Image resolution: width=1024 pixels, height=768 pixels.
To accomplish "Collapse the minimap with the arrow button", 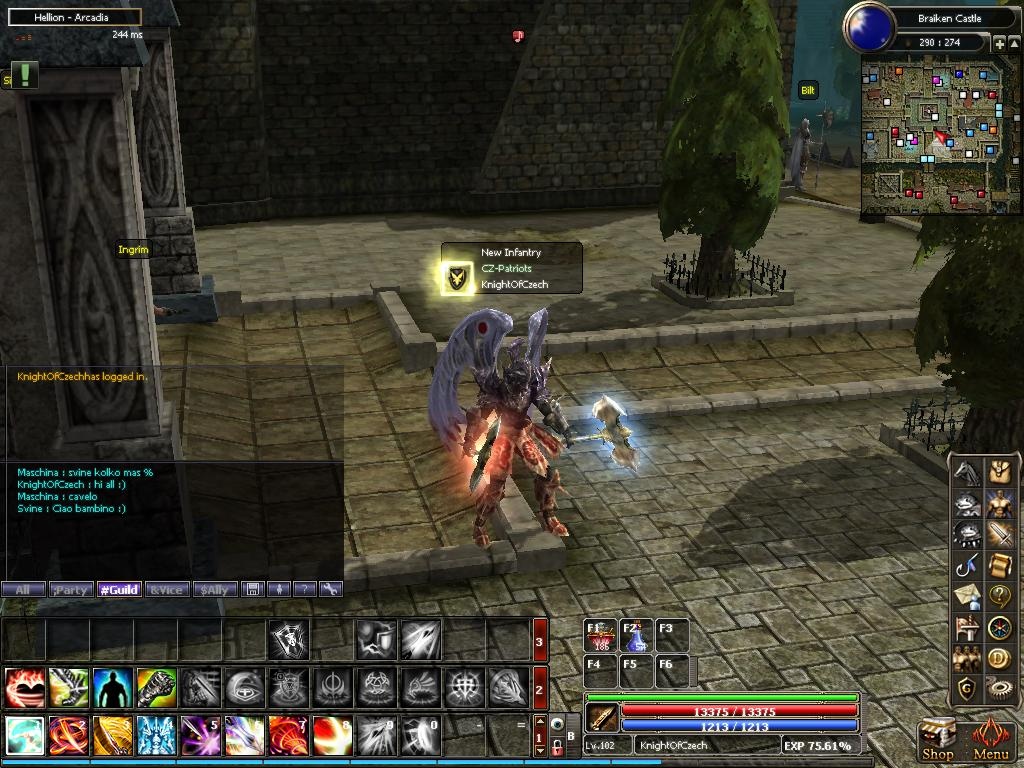I will (1014, 43).
